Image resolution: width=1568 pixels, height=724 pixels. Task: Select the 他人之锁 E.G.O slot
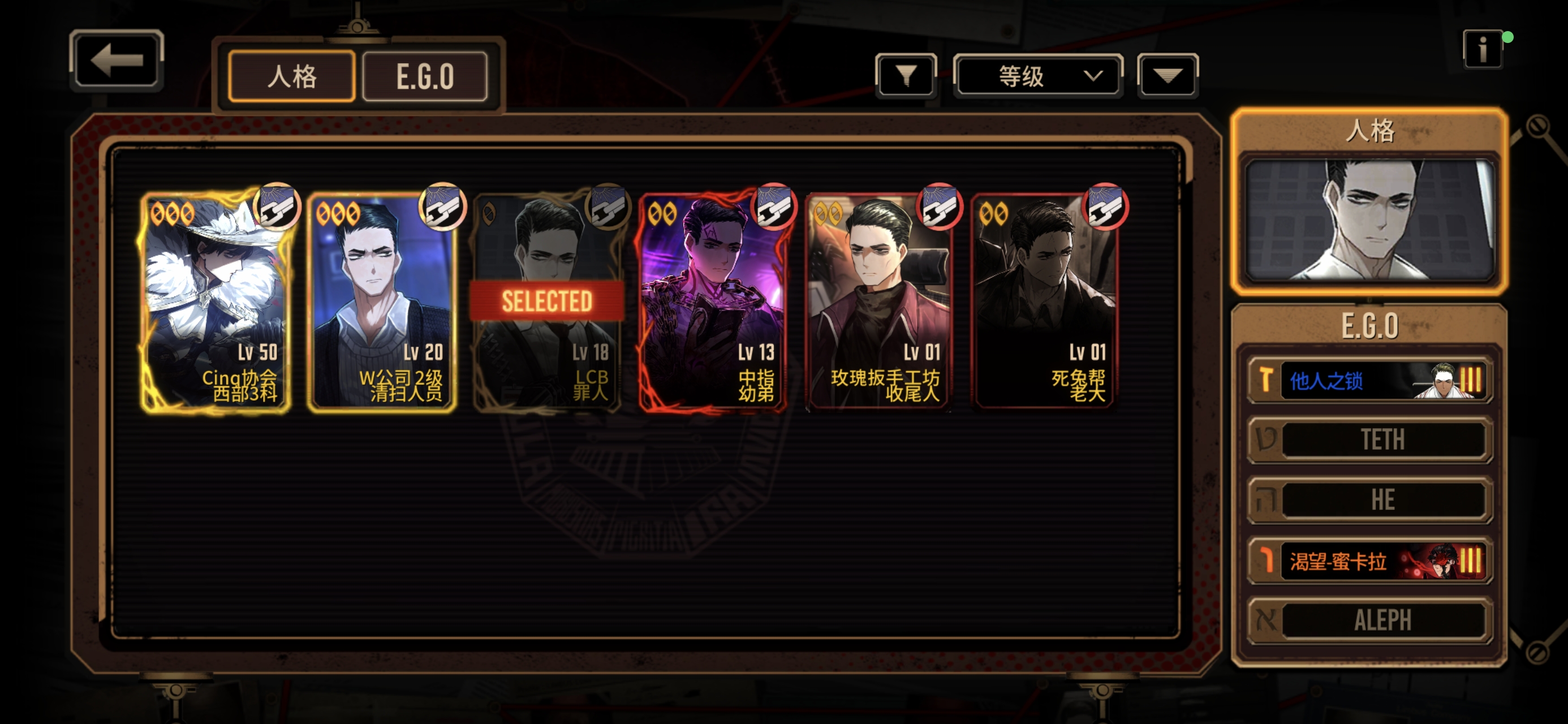[x=1369, y=381]
